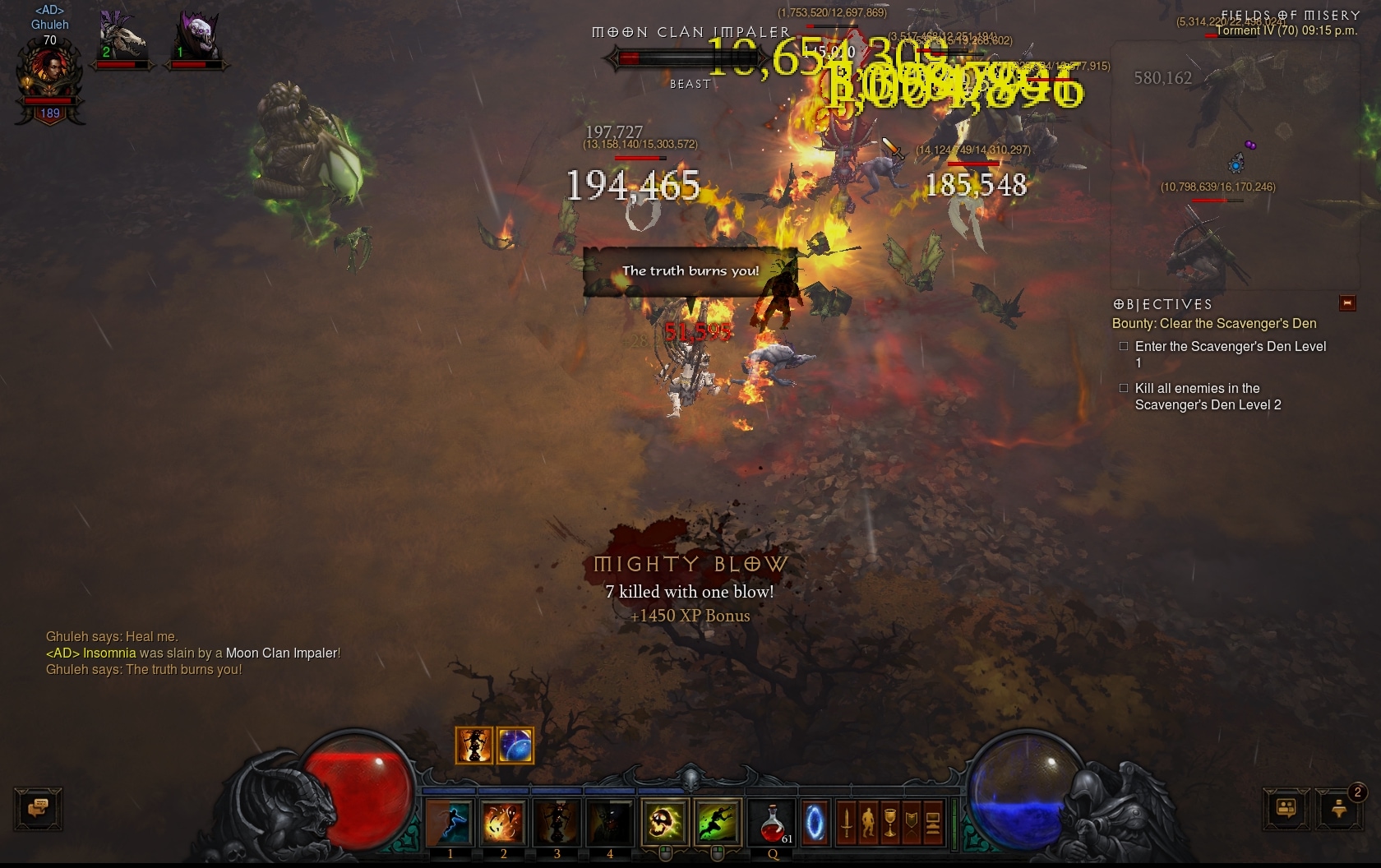Open the blue town portal
Viewport: 1381px width, 868px height.
(x=815, y=822)
